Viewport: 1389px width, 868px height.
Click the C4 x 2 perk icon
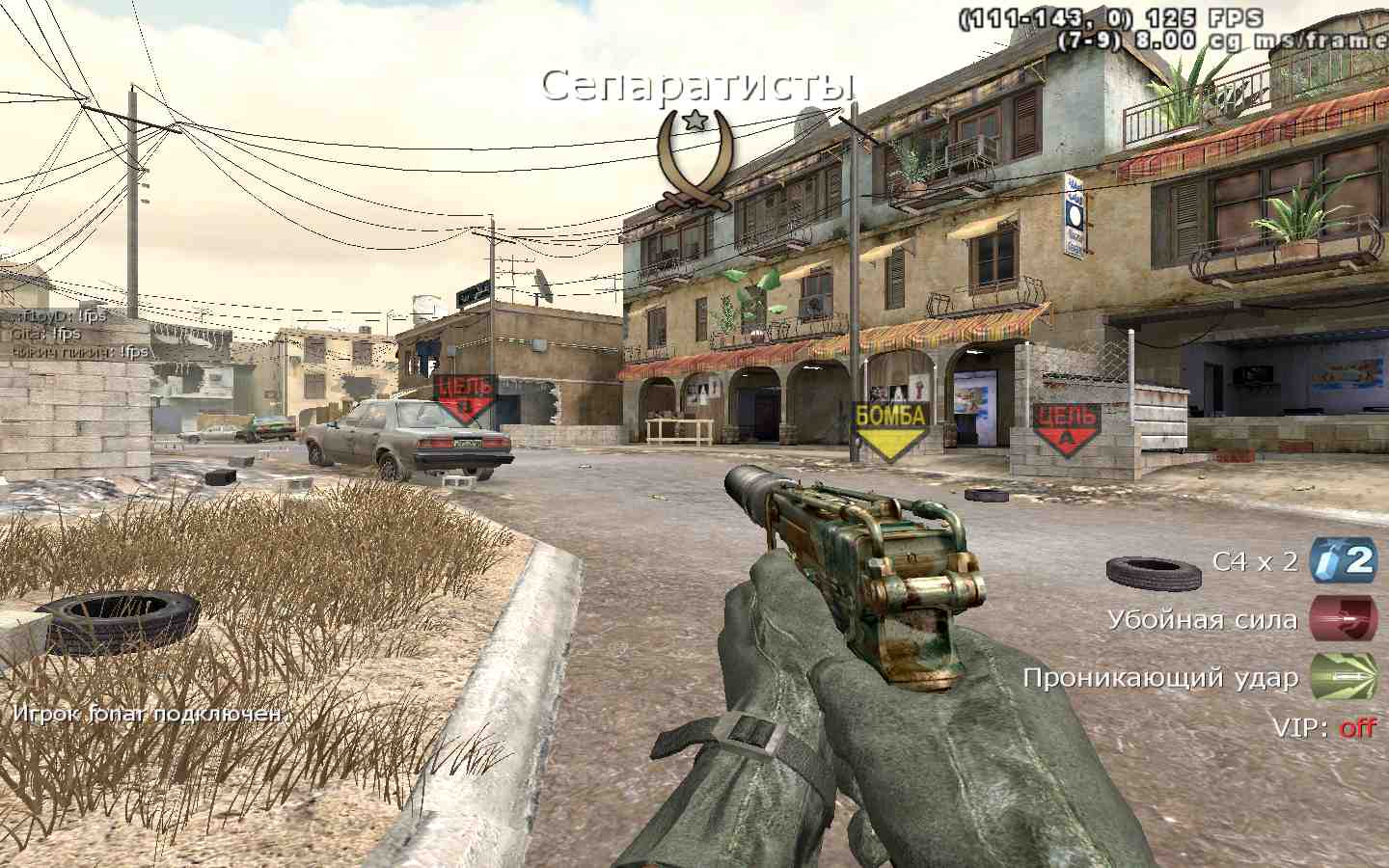click(x=1344, y=560)
